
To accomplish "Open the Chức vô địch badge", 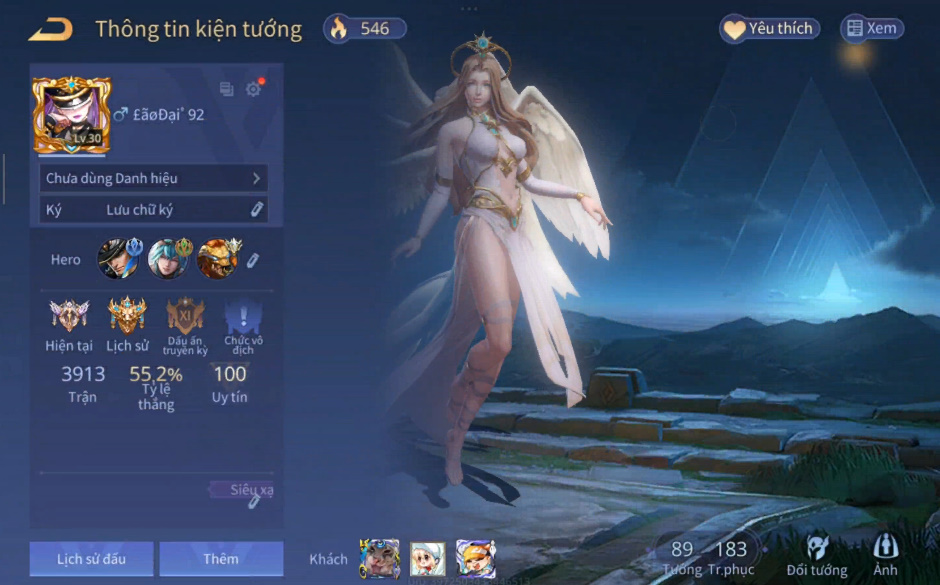I will [x=243, y=318].
